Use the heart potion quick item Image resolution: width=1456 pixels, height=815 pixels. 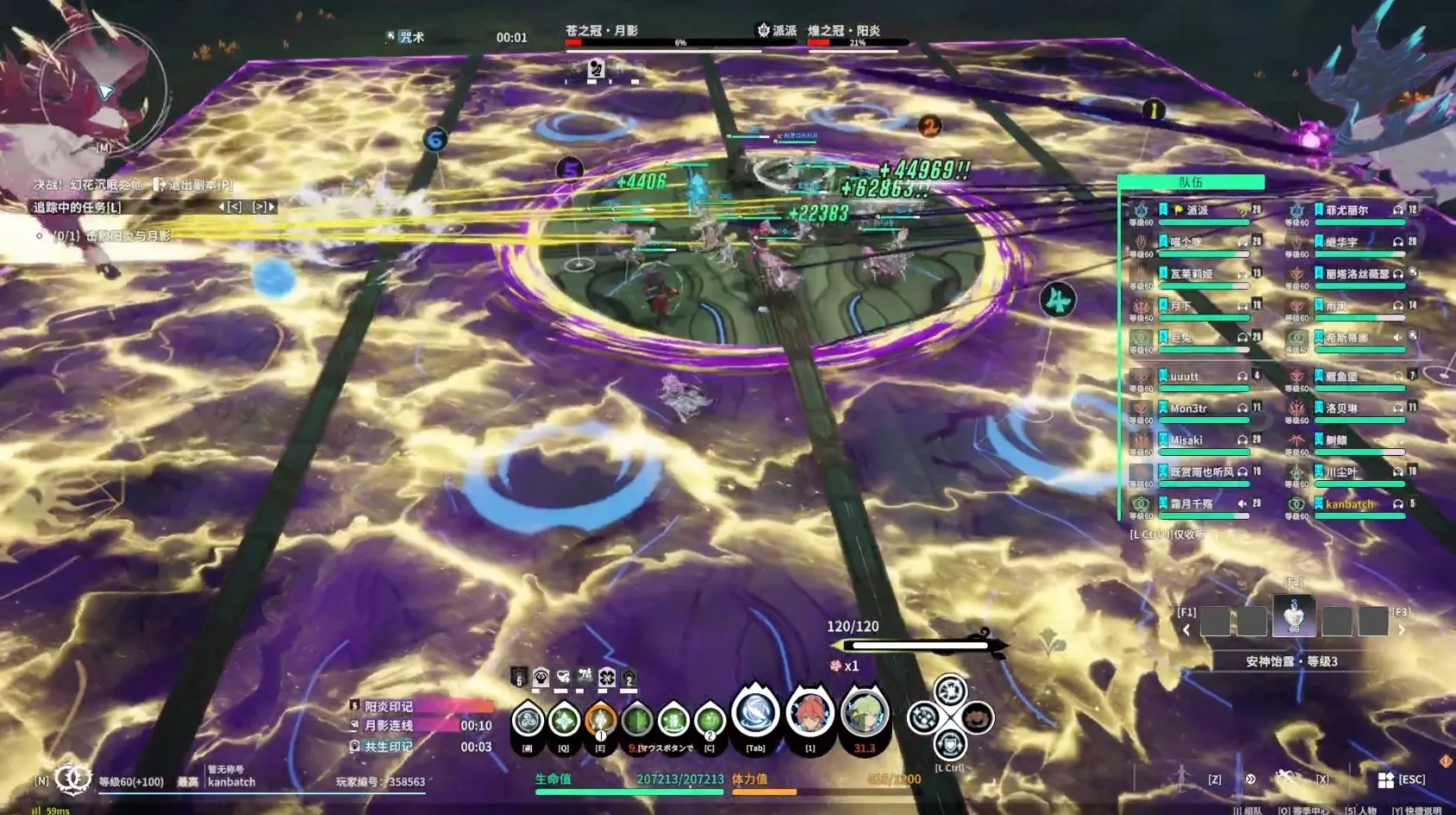[x=1294, y=618]
